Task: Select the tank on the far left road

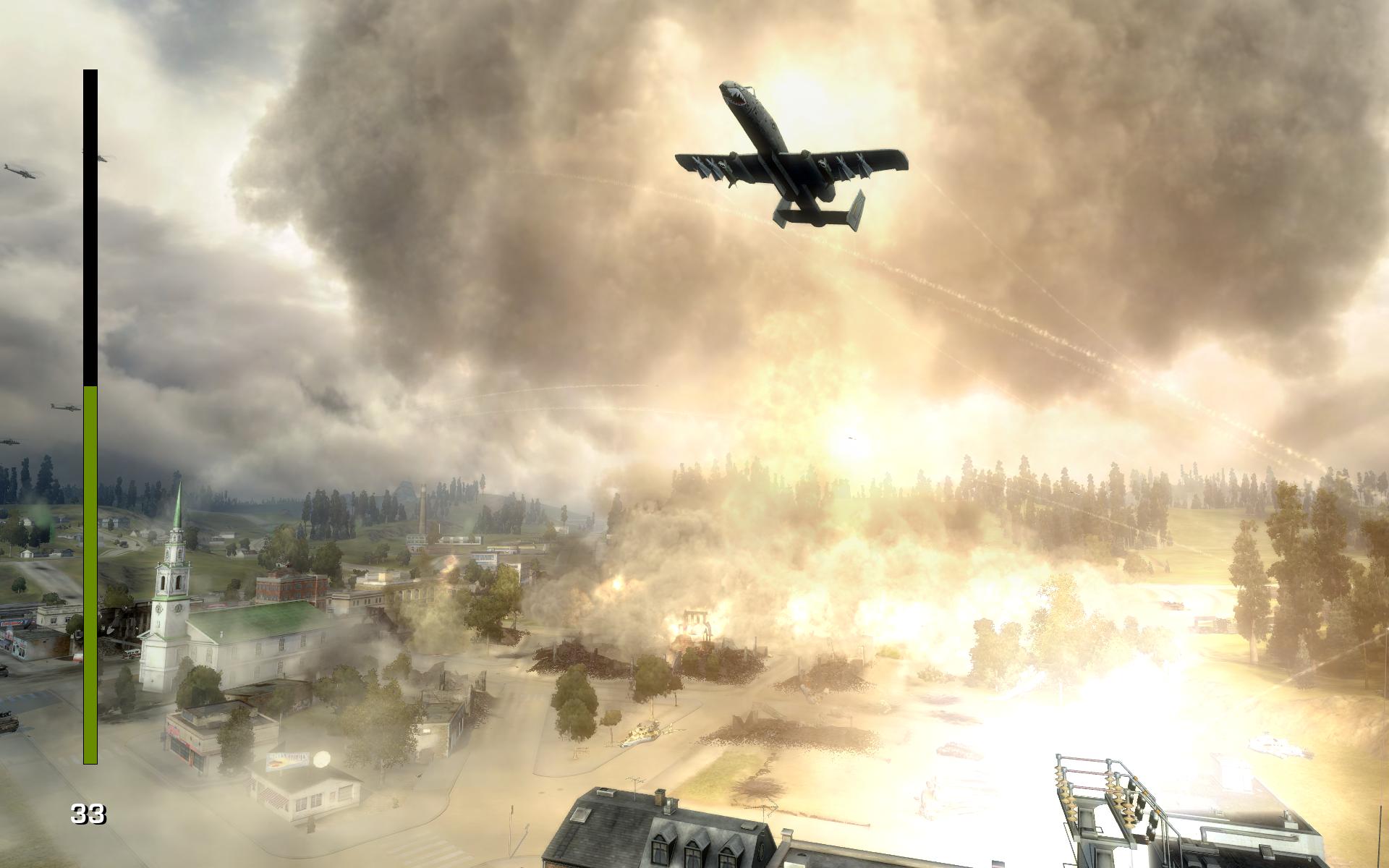Action: click(x=7, y=720)
